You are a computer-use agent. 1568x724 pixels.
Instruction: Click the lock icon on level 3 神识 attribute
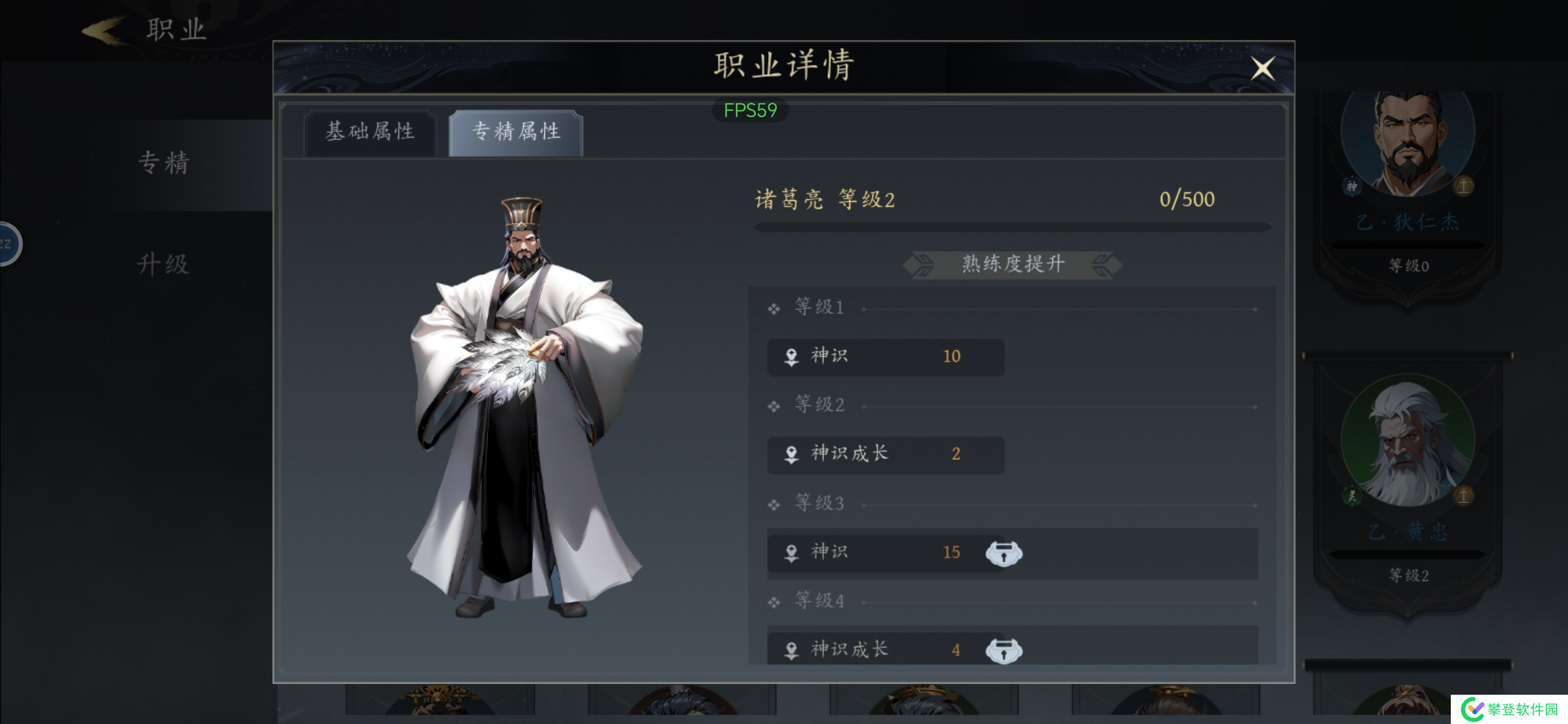[1003, 552]
